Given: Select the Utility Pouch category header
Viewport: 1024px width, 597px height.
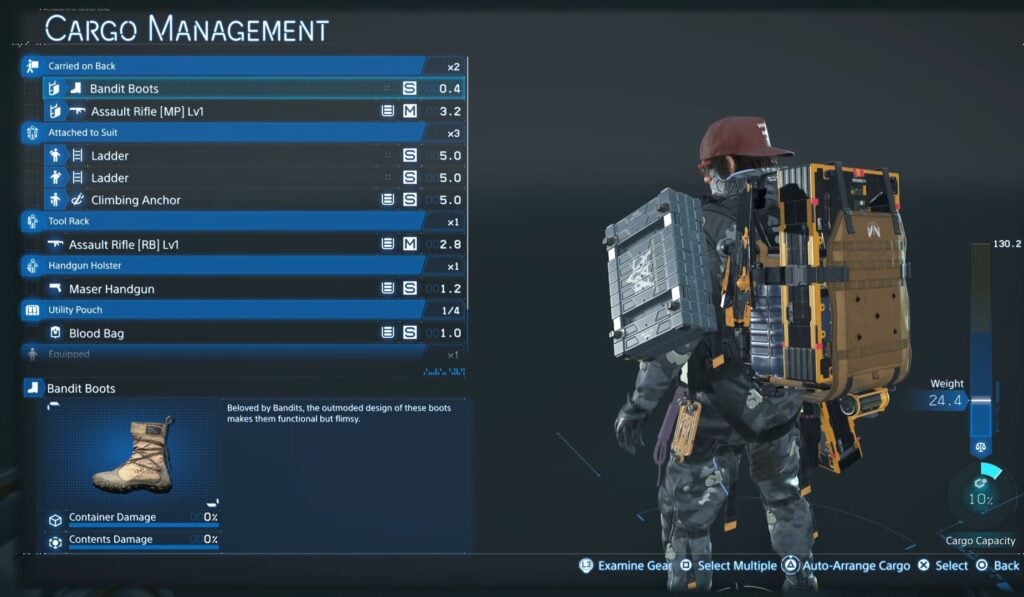Looking at the screenshot, I should coord(243,310).
